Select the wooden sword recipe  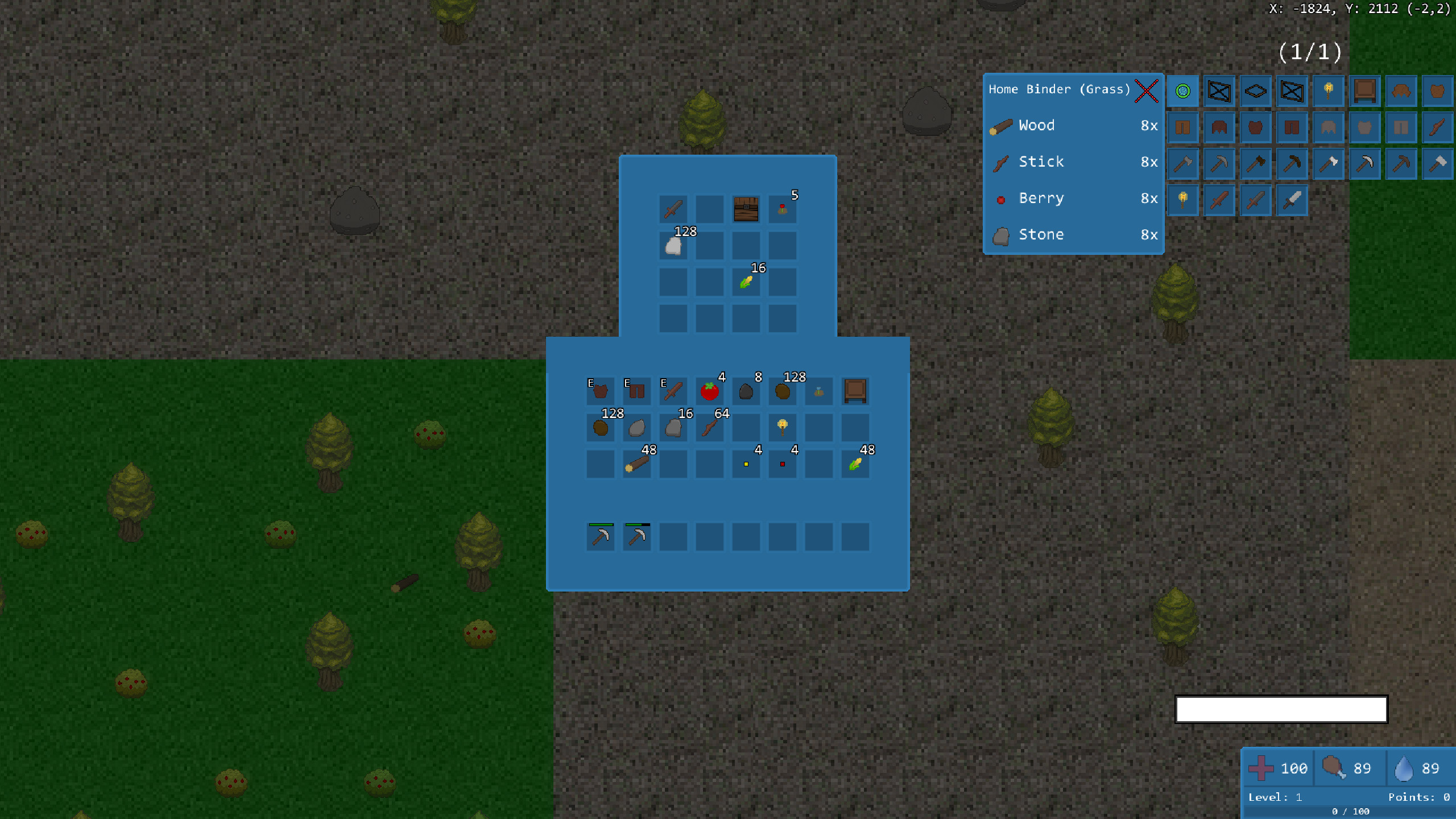tap(1219, 200)
